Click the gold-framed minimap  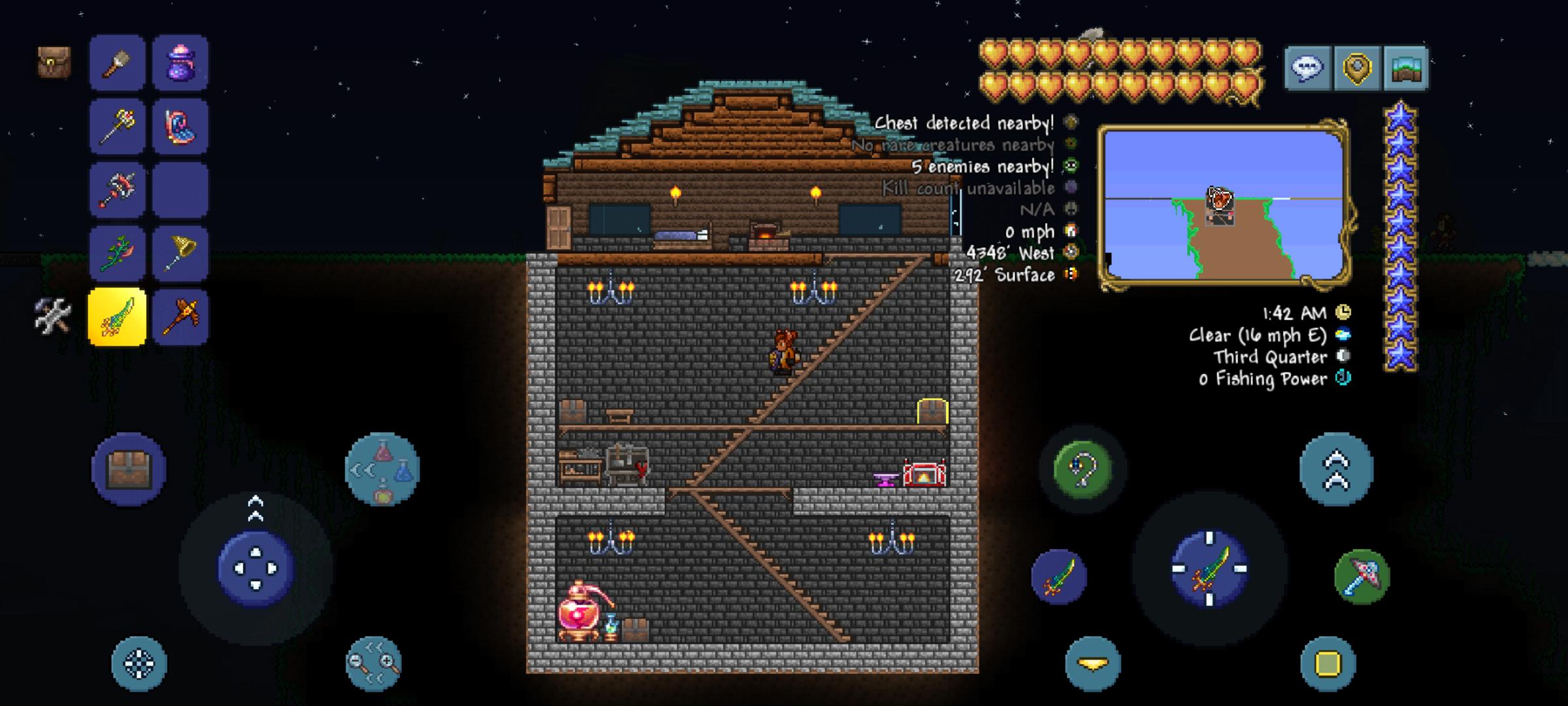coord(1224,205)
